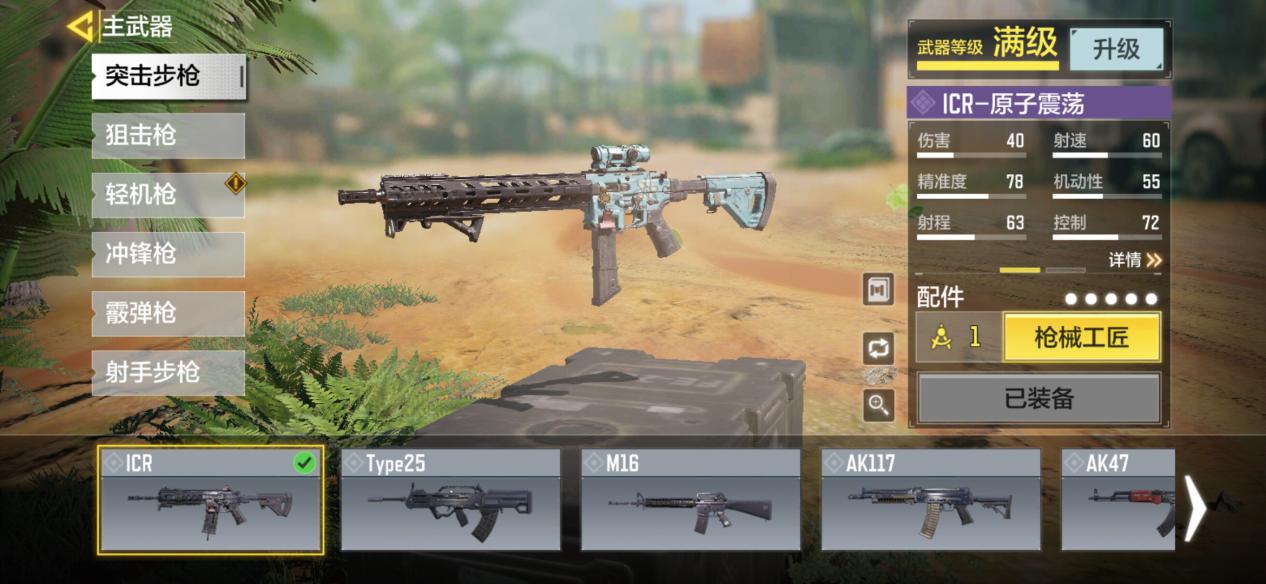Click the magnifying glass inspect icon
The width and height of the screenshot is (1266, 584).
[879, 404]
